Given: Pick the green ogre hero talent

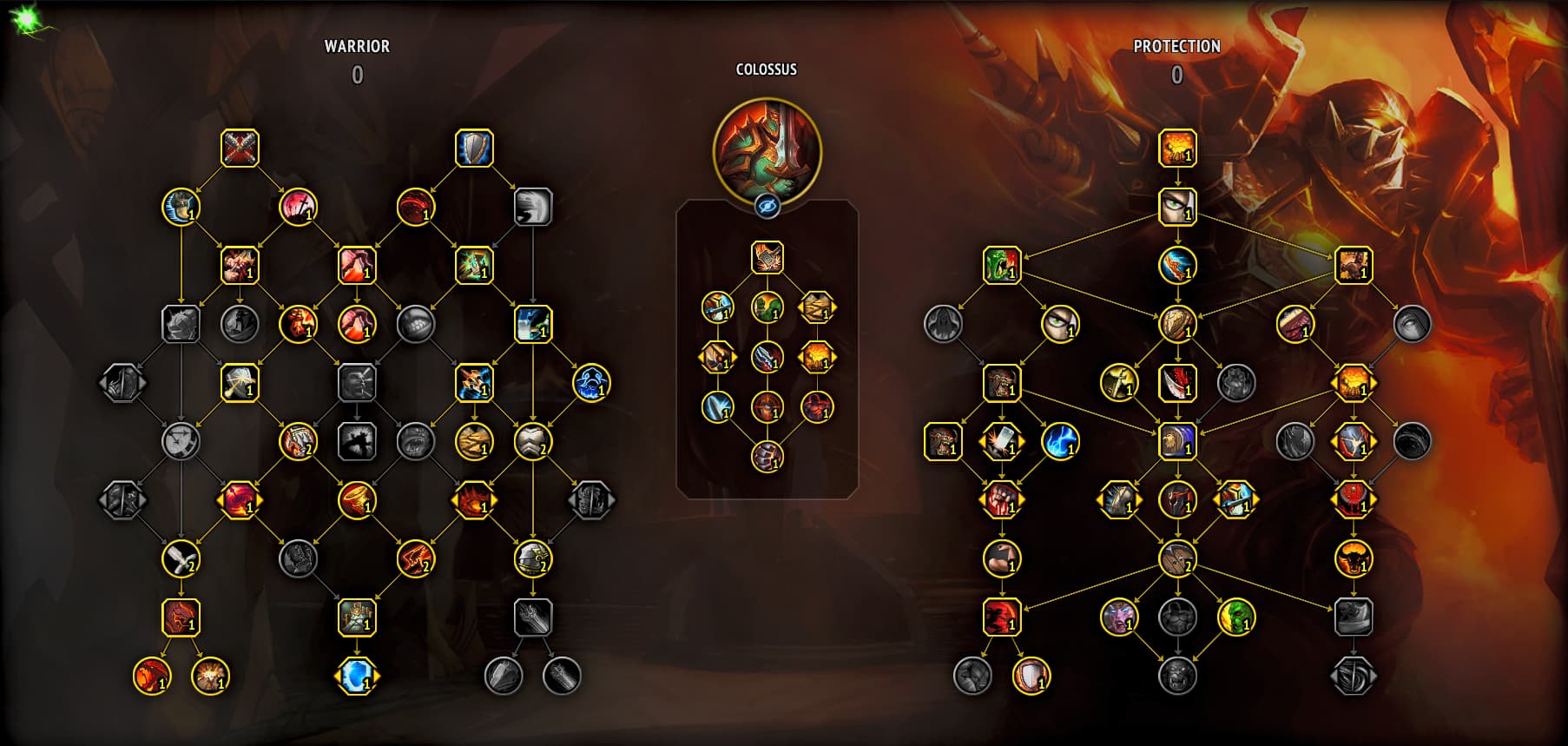Looking at the screenshot, I should (x=767, y=307).
